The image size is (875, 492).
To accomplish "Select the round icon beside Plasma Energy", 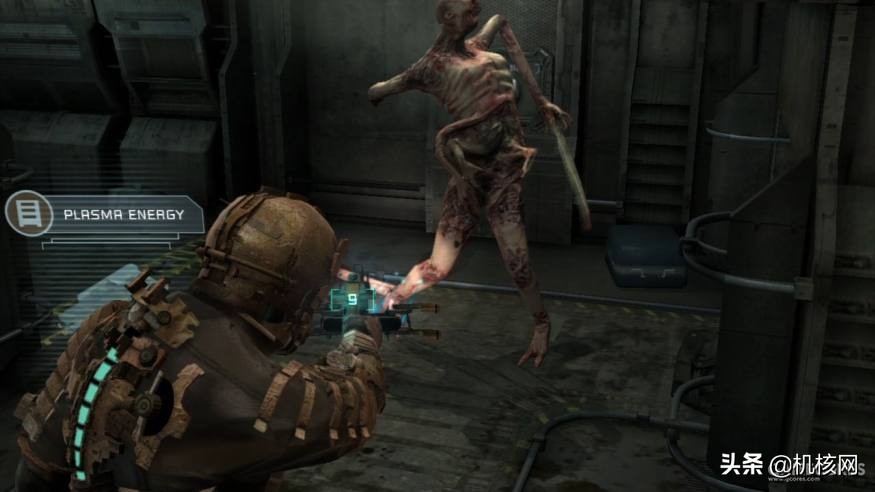I will click(27, 214).
